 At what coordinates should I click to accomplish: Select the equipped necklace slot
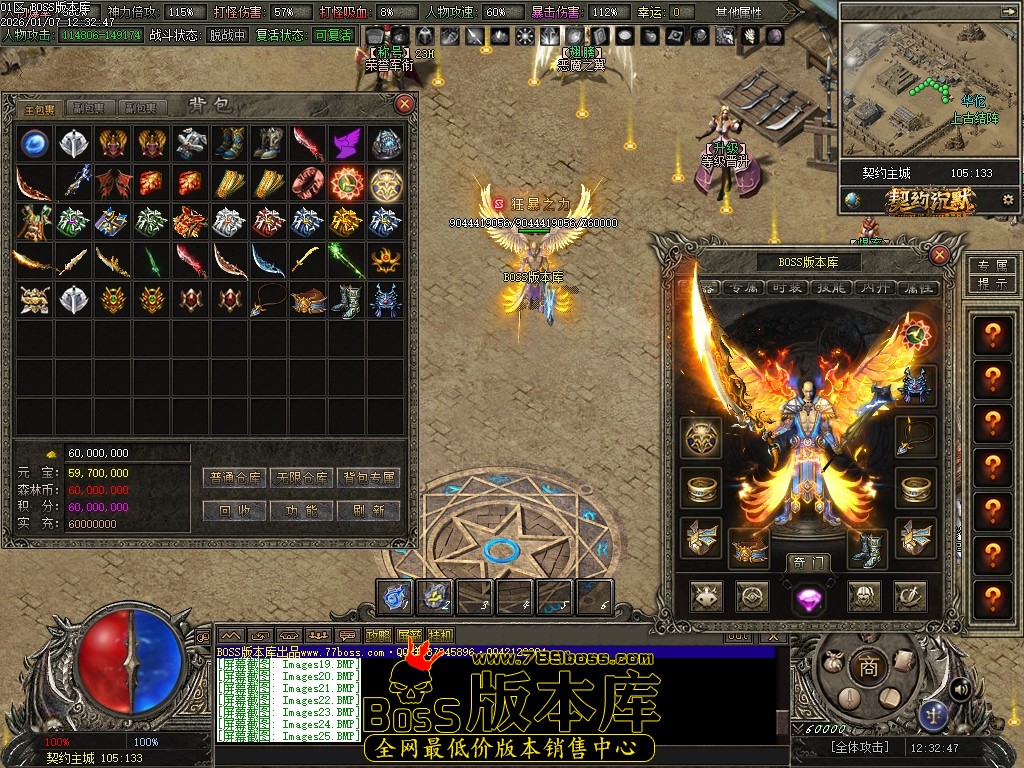click(x=916, y=436)
